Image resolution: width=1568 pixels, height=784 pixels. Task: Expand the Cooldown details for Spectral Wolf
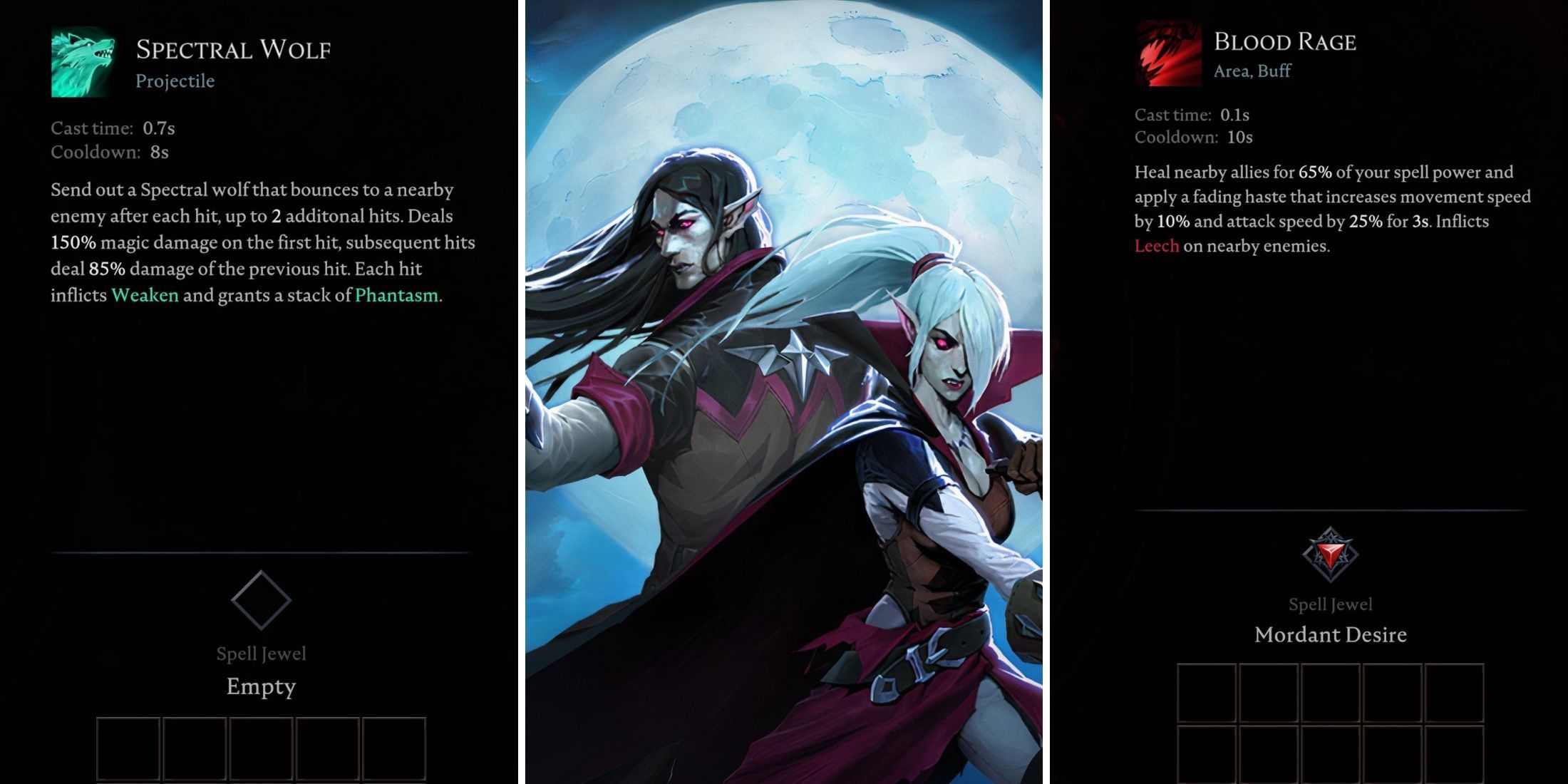(110, 152)
